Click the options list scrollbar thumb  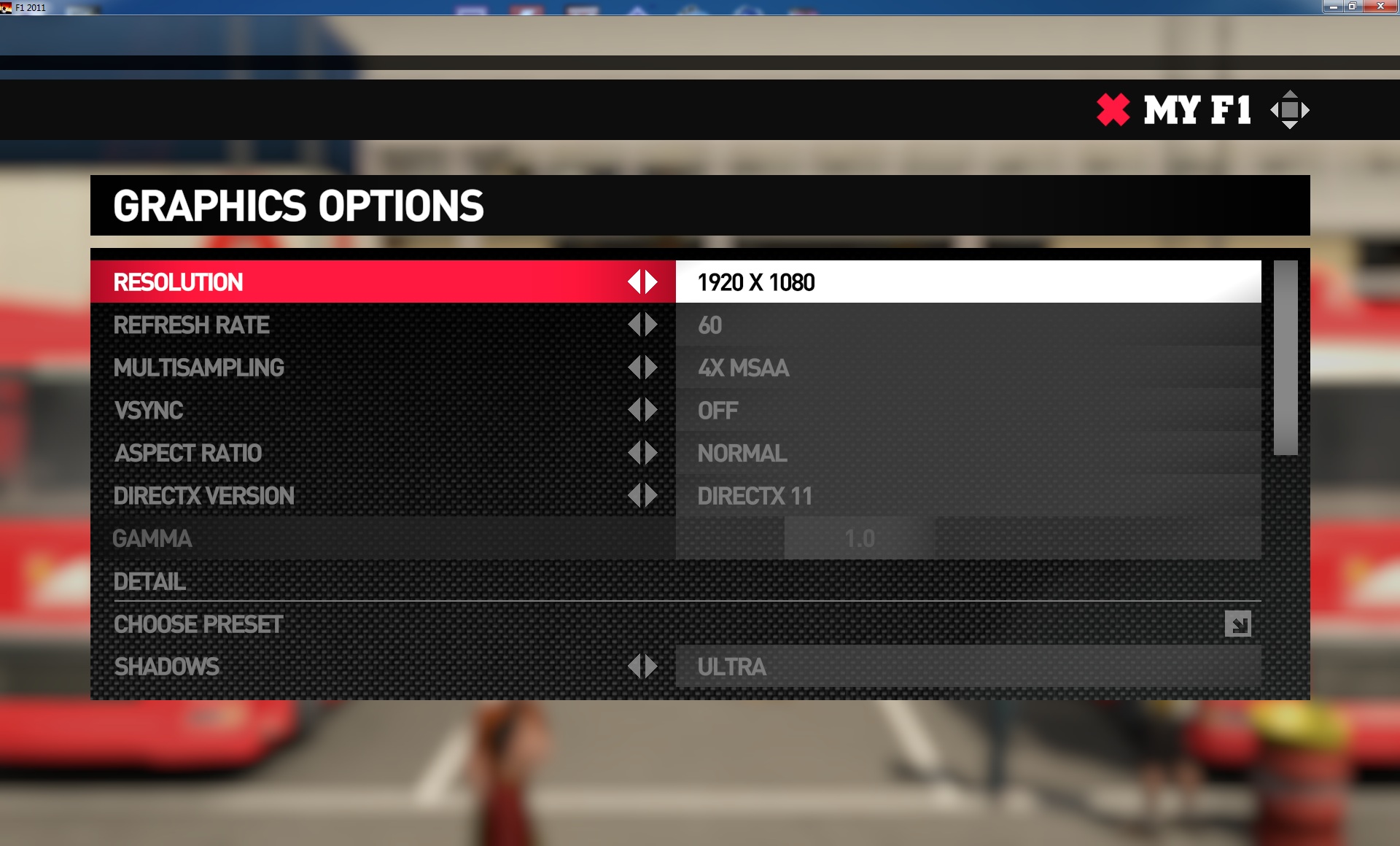(x=1286, y=357)
